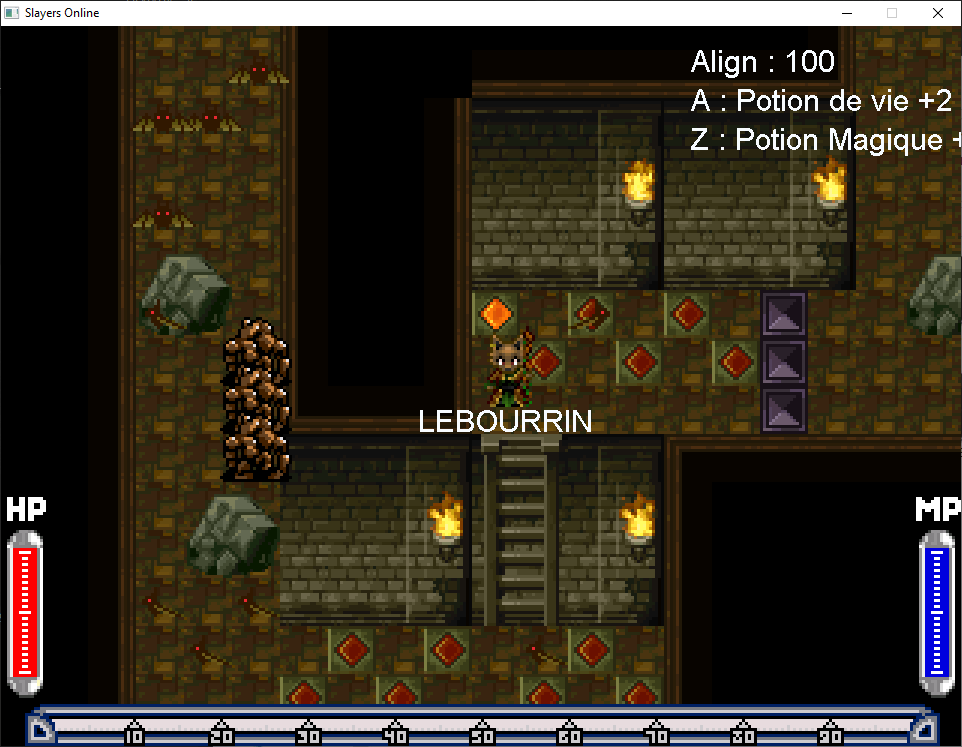The image size is (962, 747).
Task: Close the Slayers Online window
Action: coord(937,13)
